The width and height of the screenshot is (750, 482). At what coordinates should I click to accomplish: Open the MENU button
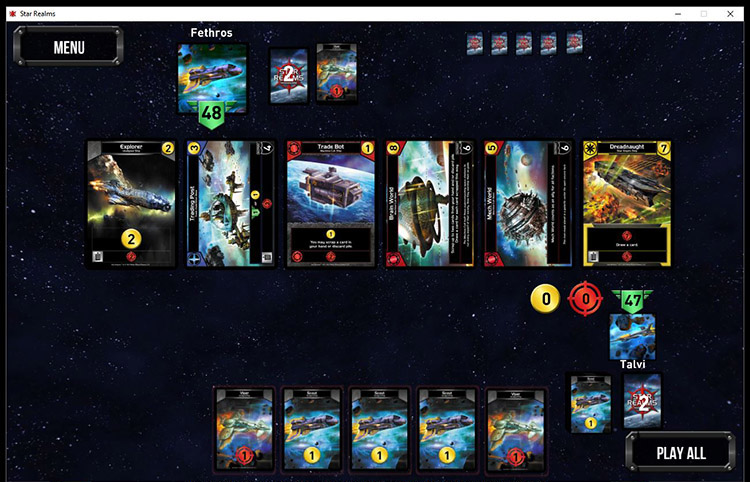(68, 47)
